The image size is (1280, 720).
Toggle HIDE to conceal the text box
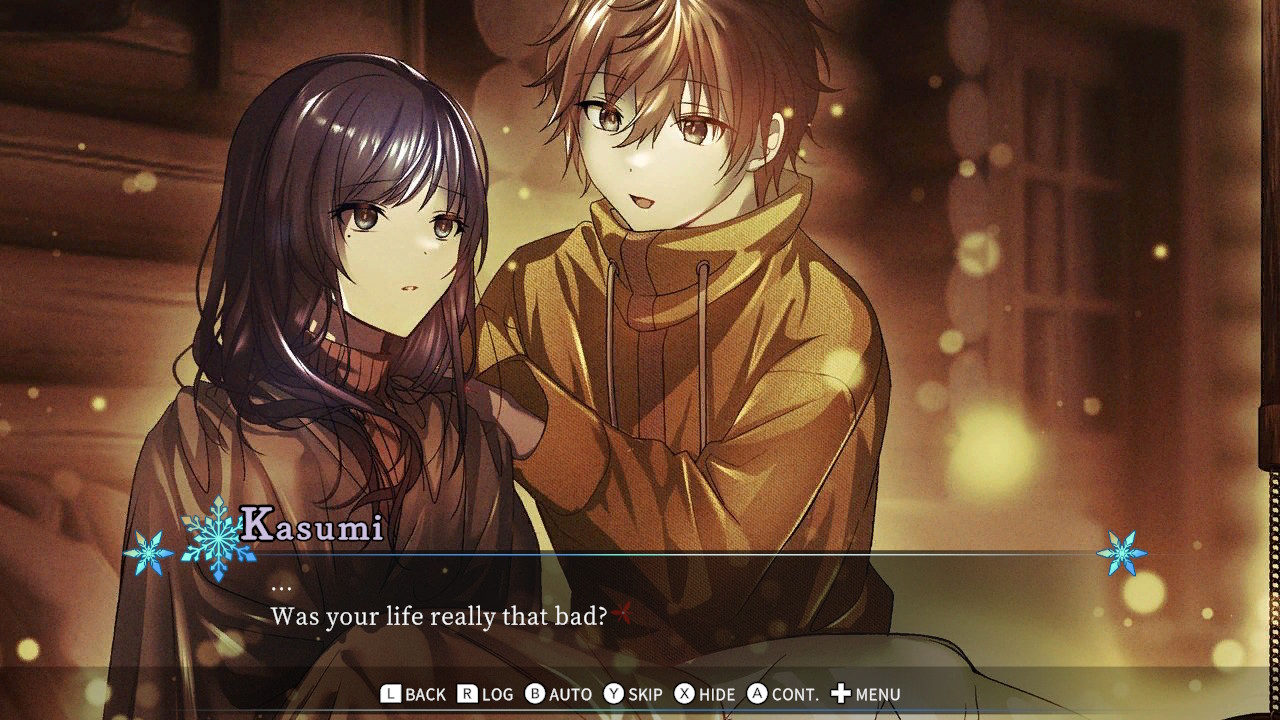pyautogui.click(x=716, y=693)
